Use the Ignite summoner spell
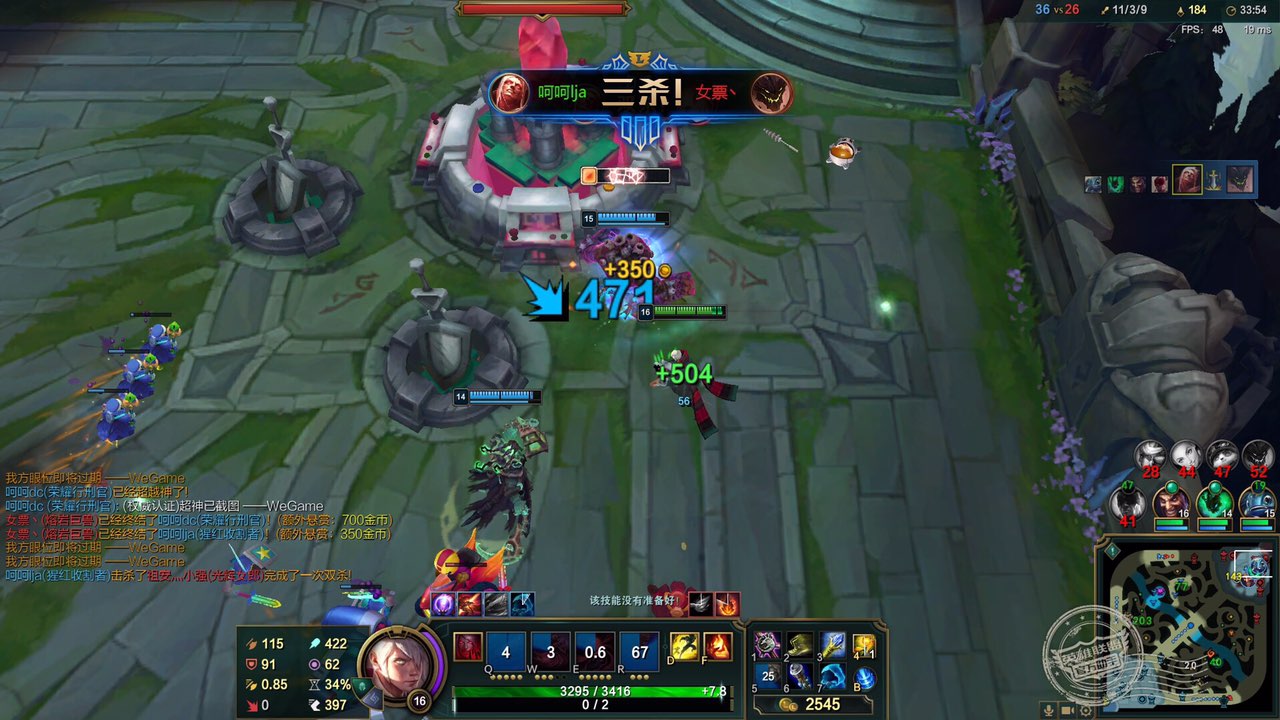This screenshot has width=1280, height=720. pos(717,647)
